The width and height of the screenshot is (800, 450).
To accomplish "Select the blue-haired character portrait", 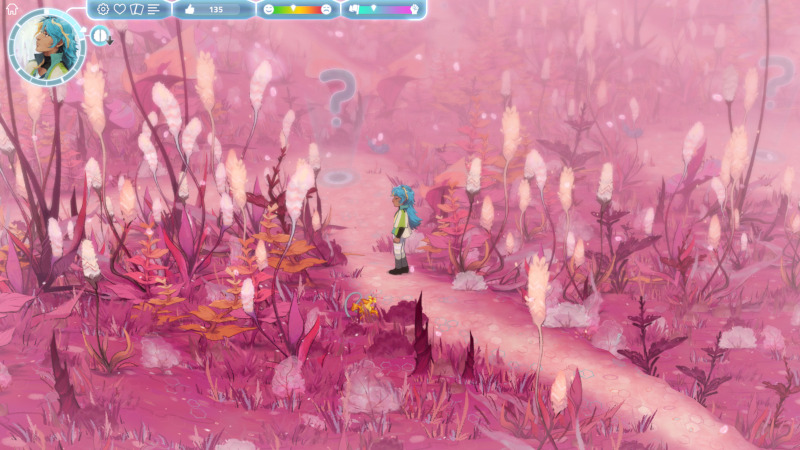I will 46,46.
